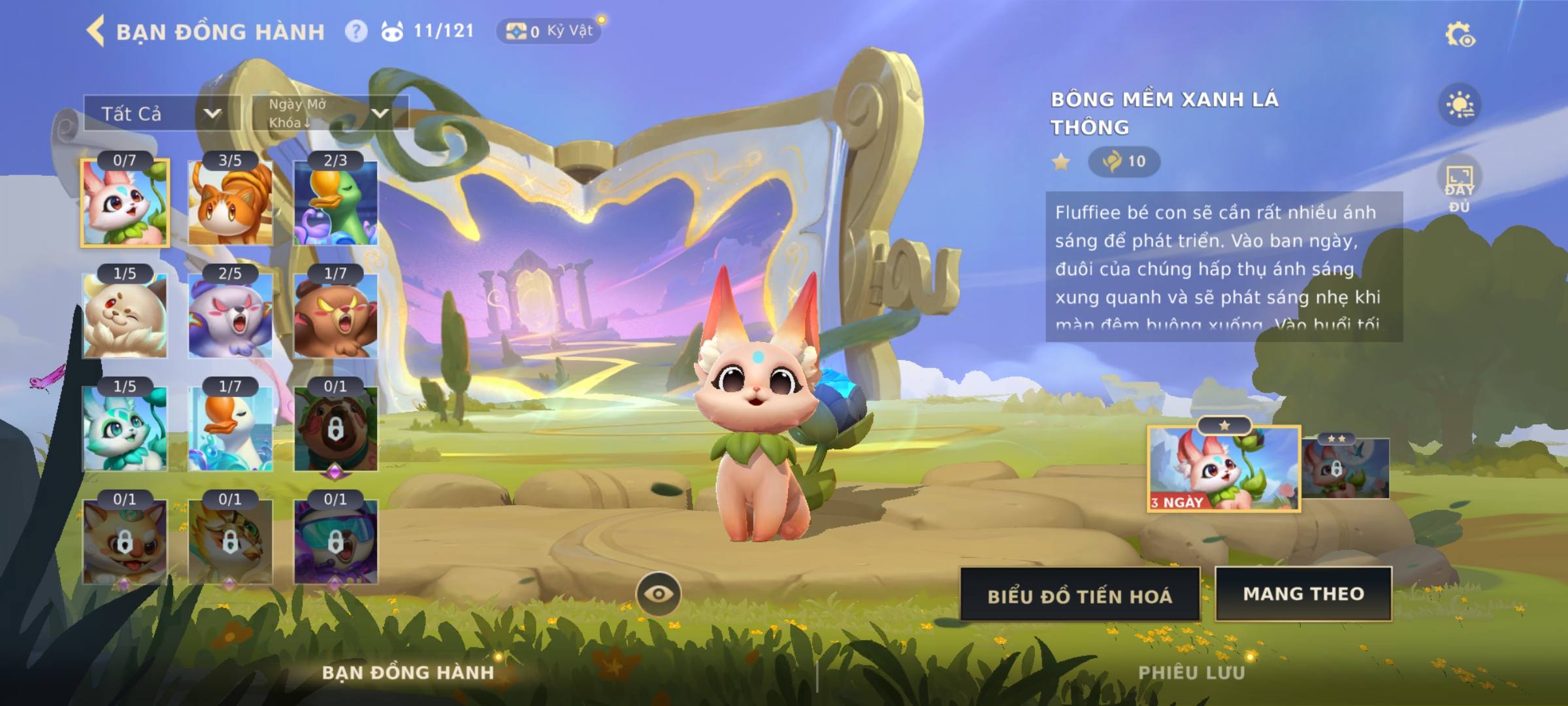
Task: Select the brown angry bear companion
Action: pos(335,316)
